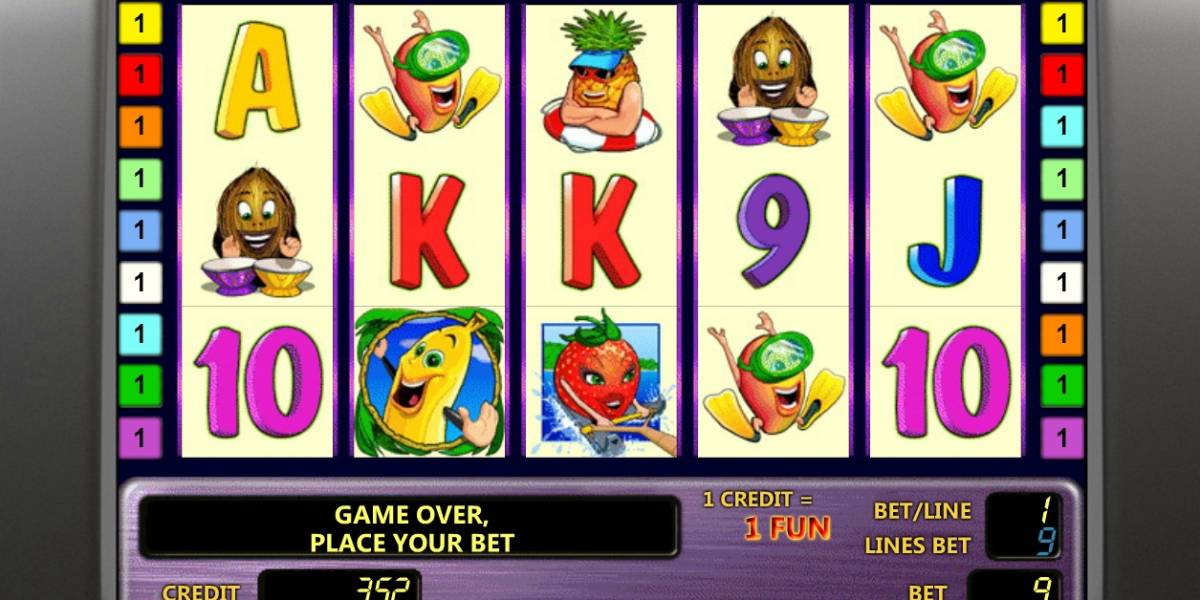This screenshot has height=600, width=1200.
Task: Select the yellow payline marker beside the A reel
Action: 140,24
